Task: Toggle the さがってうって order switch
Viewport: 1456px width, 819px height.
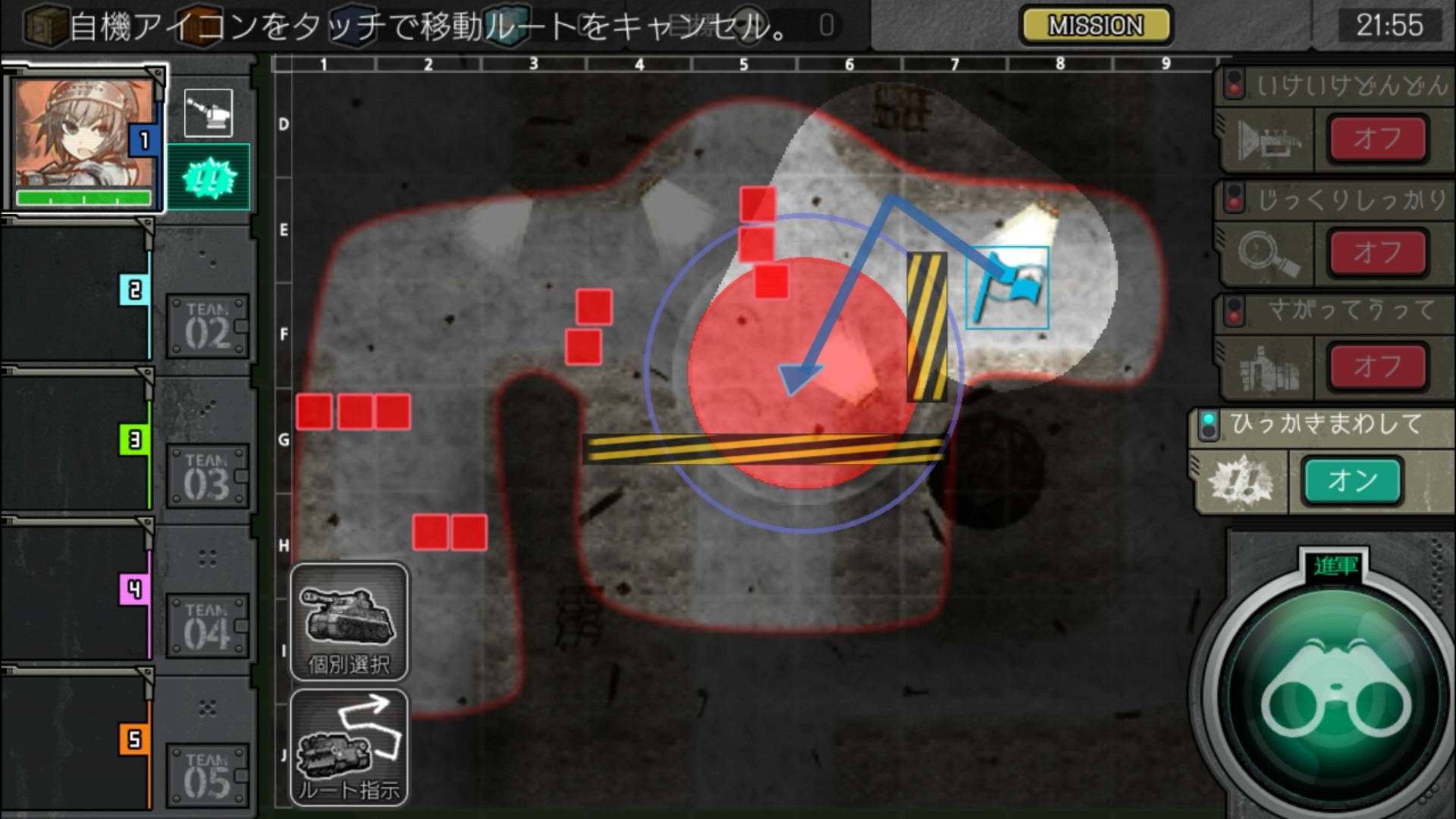Action: pos(1376,366)
